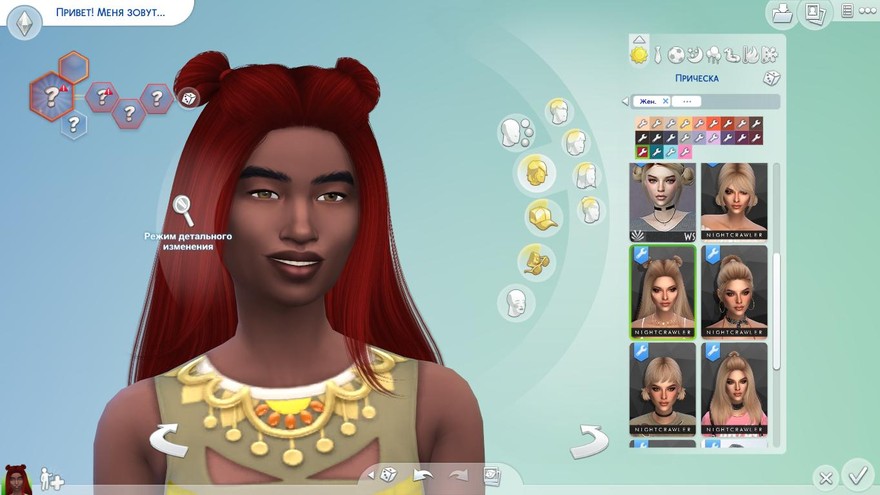Choose the WS pigtail buns hairstyle thumbnail
Screen dimensions: 880x495
[x=662, y=202]
